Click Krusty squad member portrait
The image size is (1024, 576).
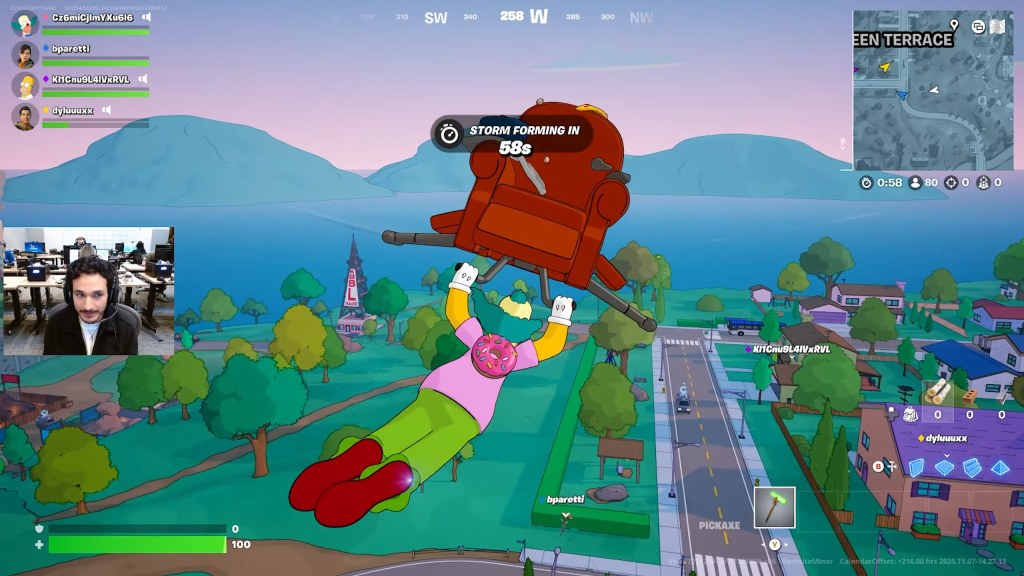point(25,23)
